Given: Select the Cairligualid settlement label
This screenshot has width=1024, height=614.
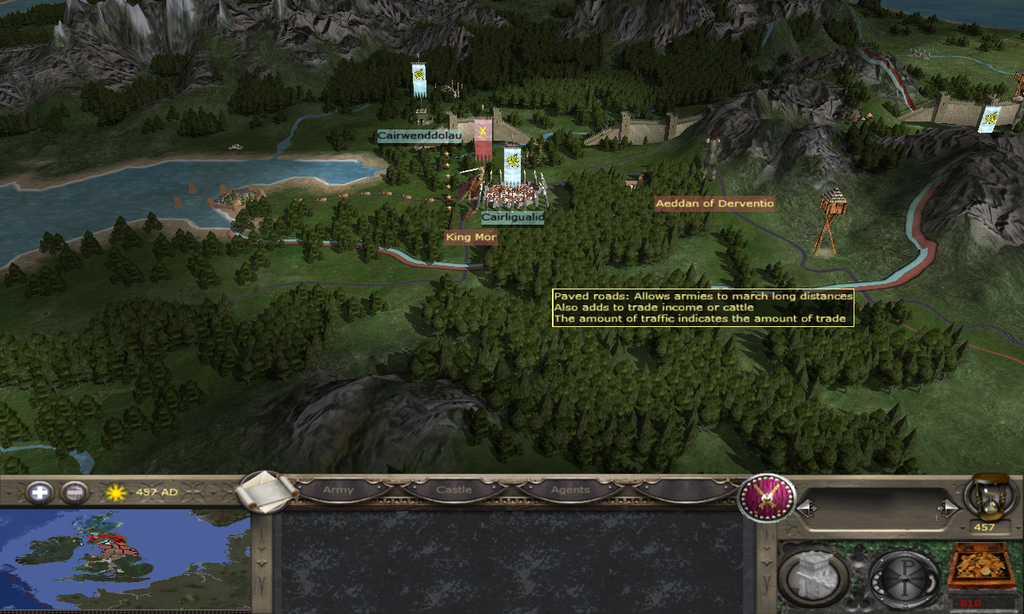Looking at the screenshot, I should click(x=512, y=216).
